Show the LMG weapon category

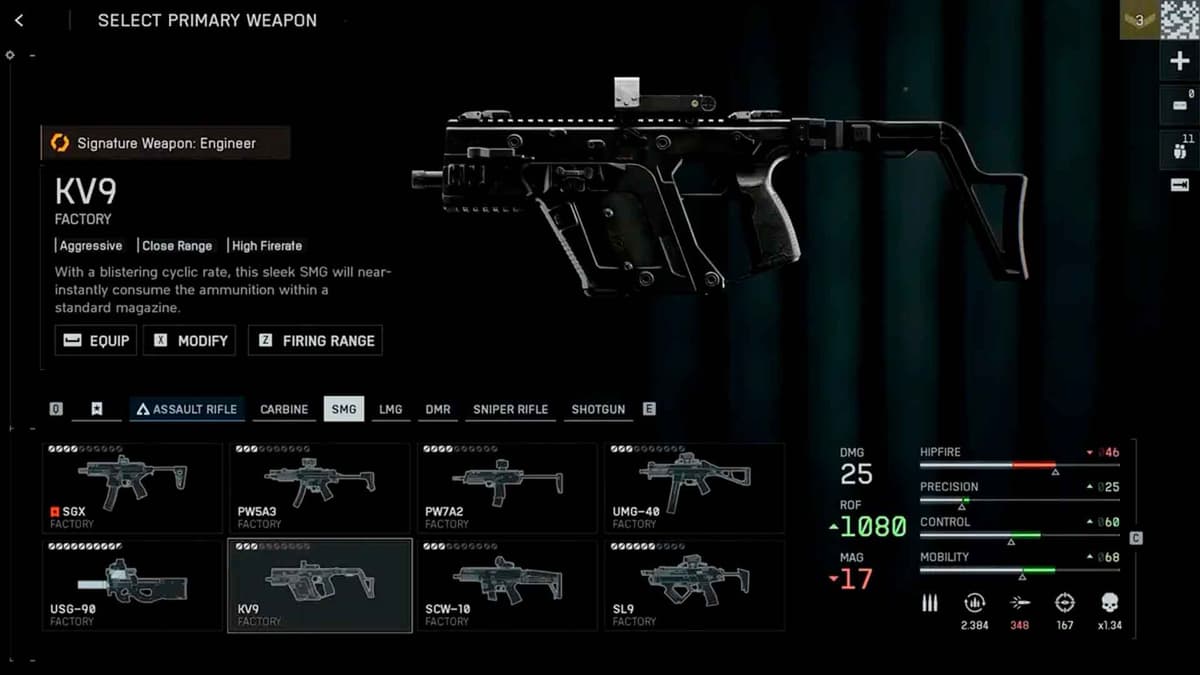pyautogui.click(x=390, y=409)
